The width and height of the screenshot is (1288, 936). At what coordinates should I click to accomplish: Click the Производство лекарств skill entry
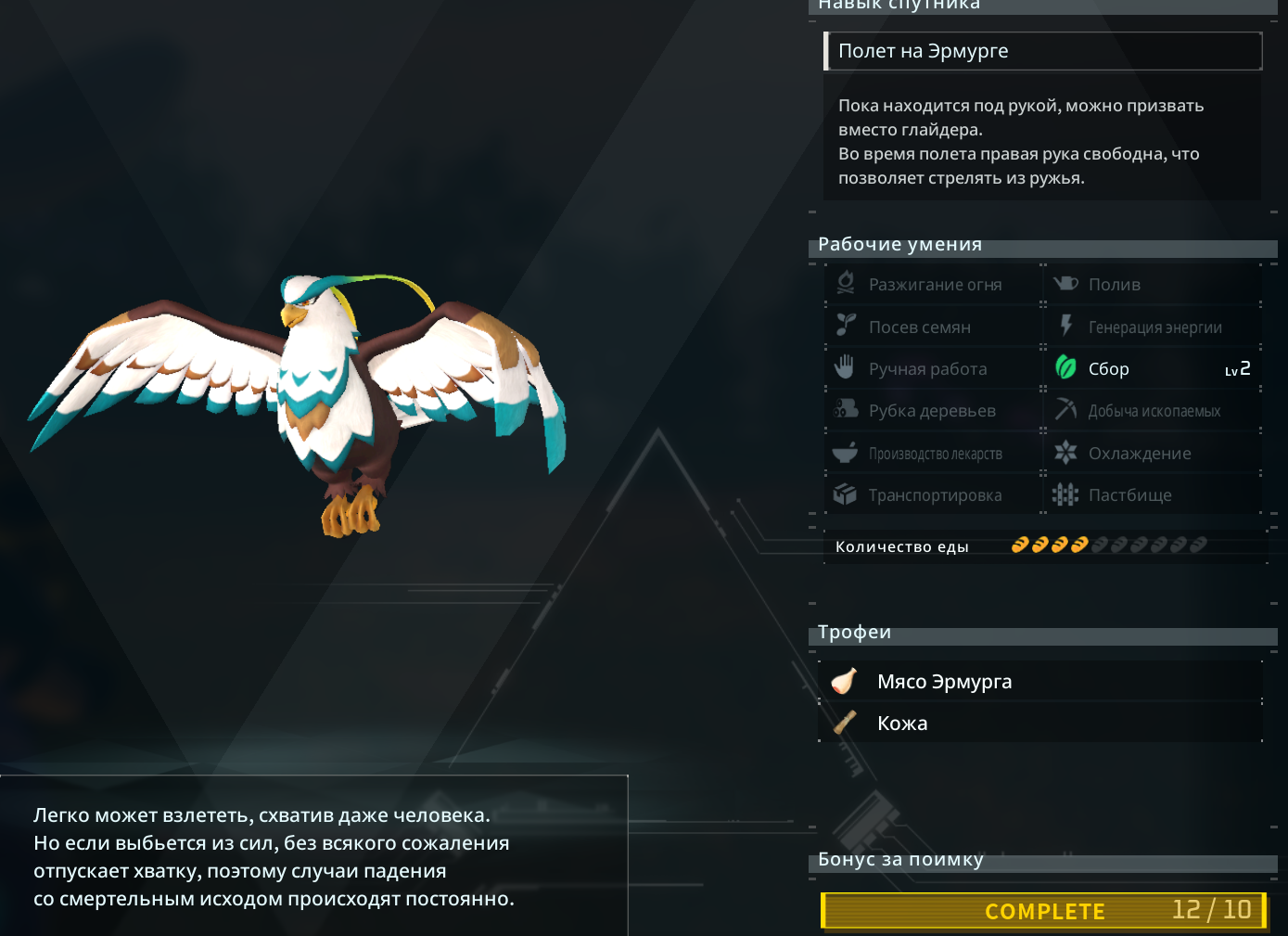934,454
